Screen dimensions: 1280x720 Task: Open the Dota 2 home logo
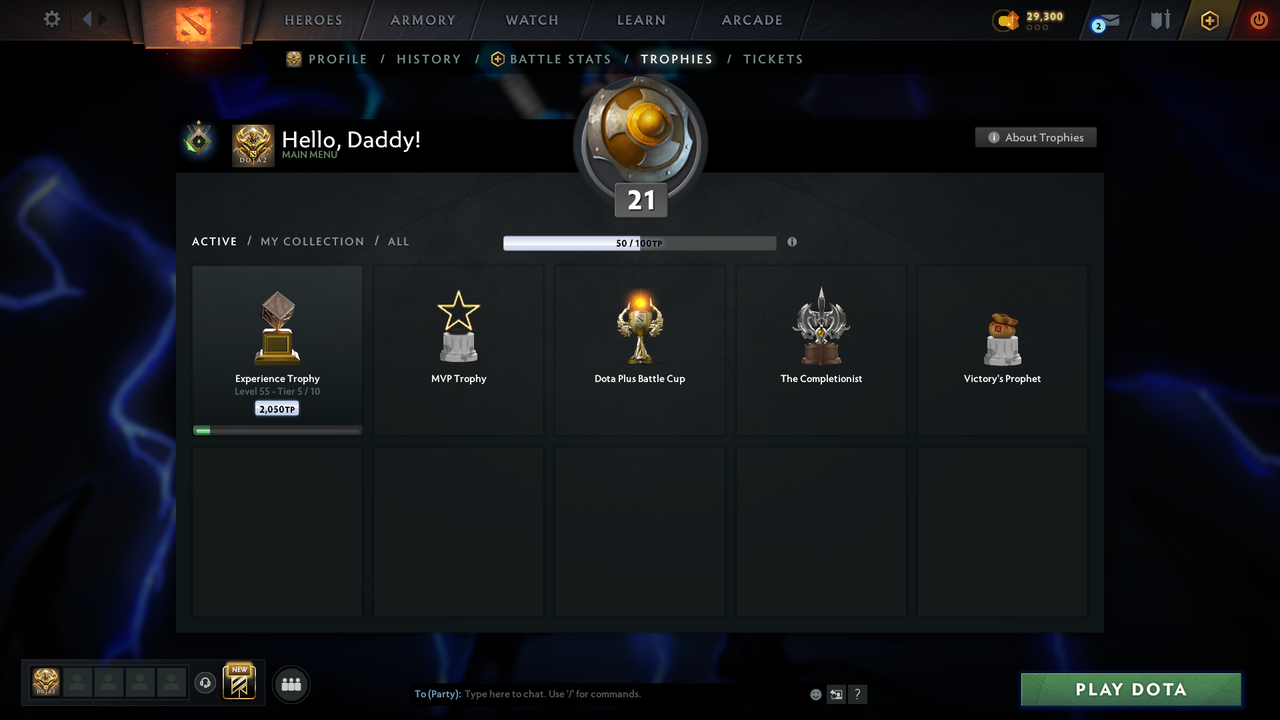(193, 20)
